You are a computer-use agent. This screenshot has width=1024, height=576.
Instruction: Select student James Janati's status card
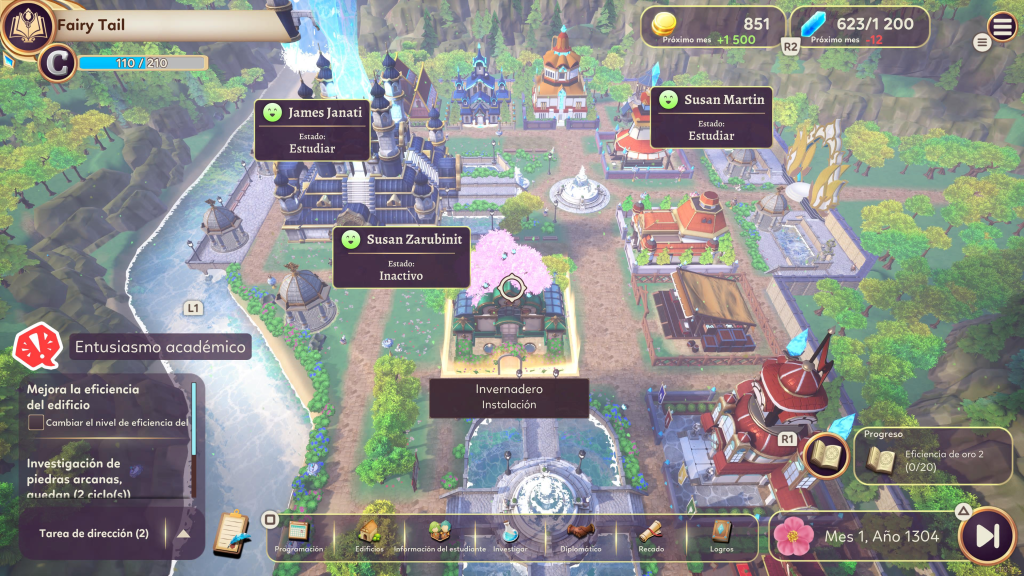pyautogui.click(x=310, y=129)
